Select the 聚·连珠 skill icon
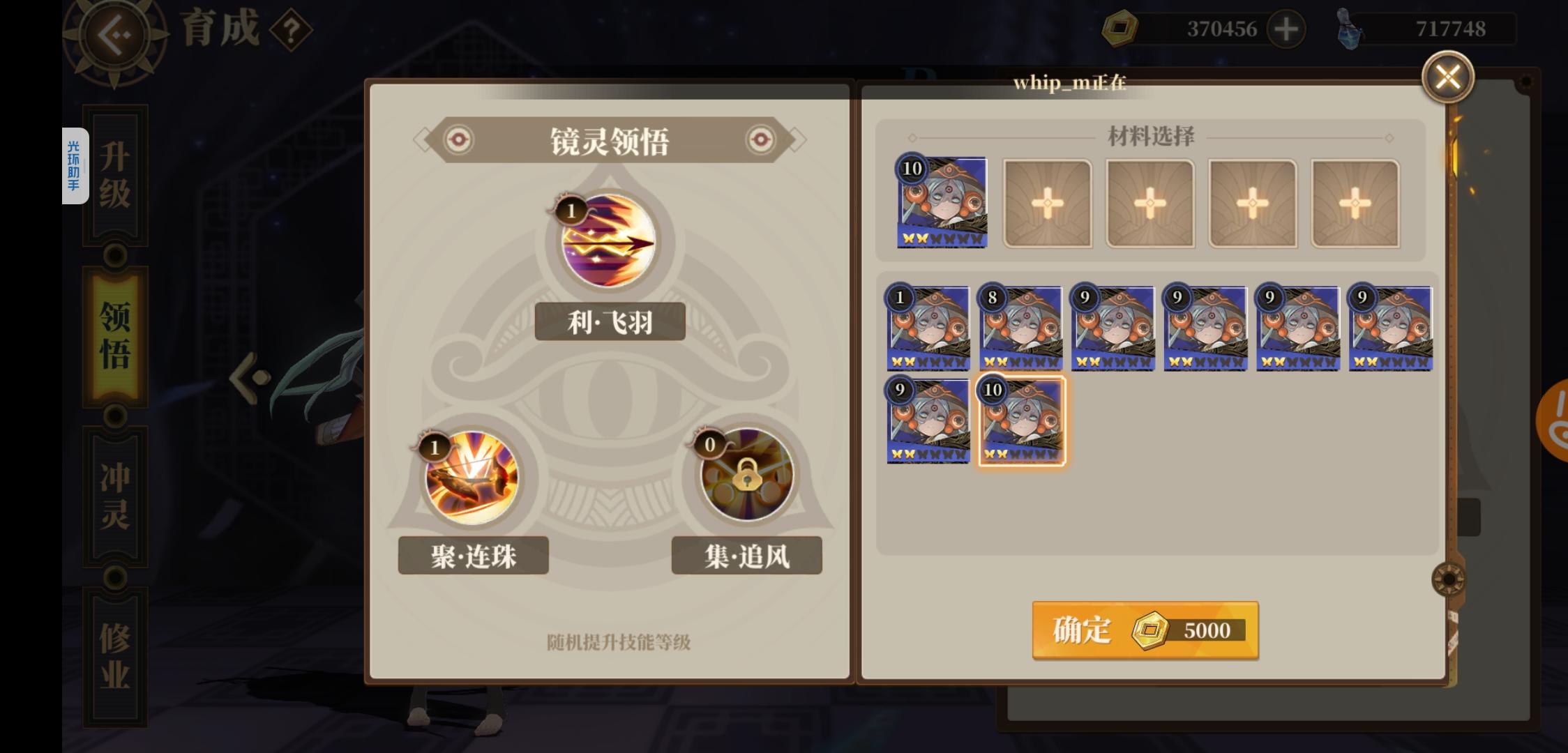Viewport: 1568px width, 753px height. 473,476
